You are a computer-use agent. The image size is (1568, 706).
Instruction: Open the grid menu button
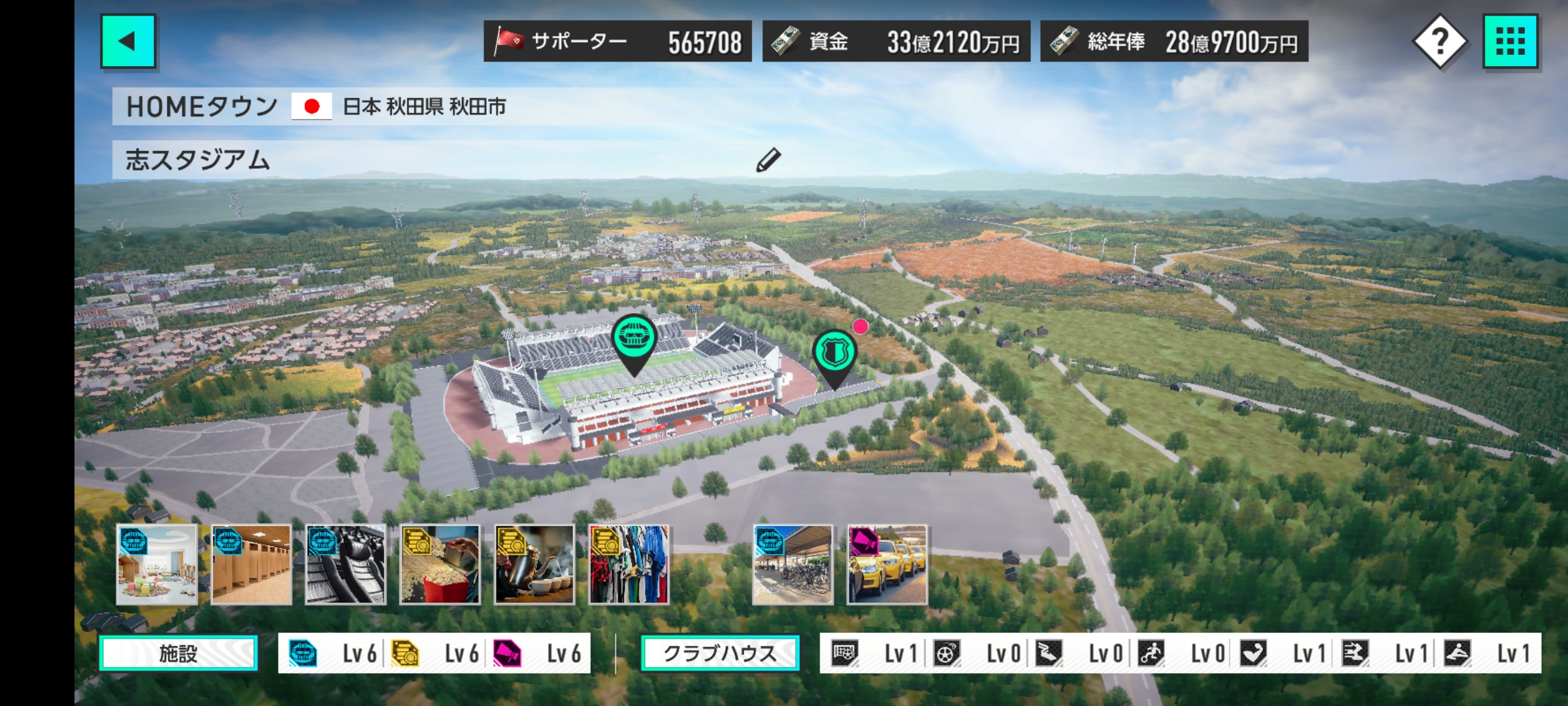[1510, 41]
